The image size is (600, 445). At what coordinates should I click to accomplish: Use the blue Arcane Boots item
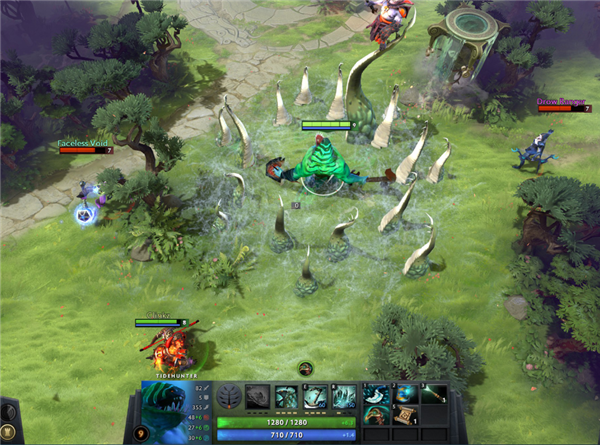pyautogui.click(x=404, y=394)
